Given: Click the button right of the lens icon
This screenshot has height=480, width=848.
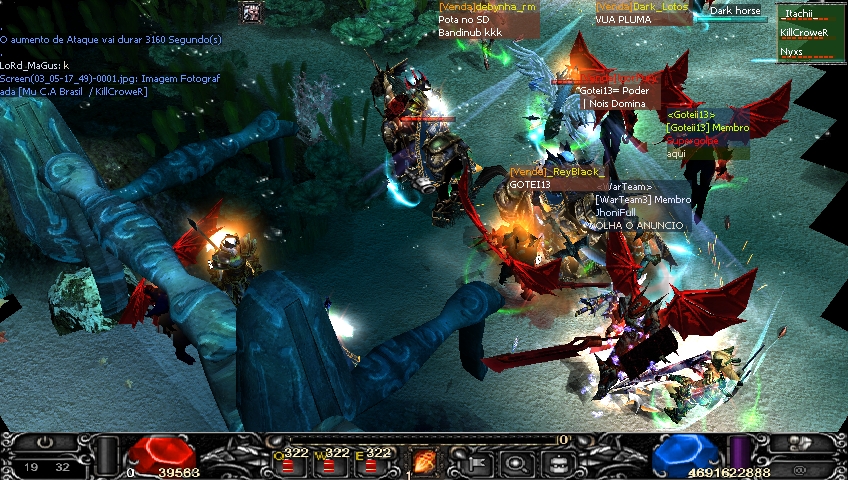Looking at the screenshot, I should tap(556, 463).
